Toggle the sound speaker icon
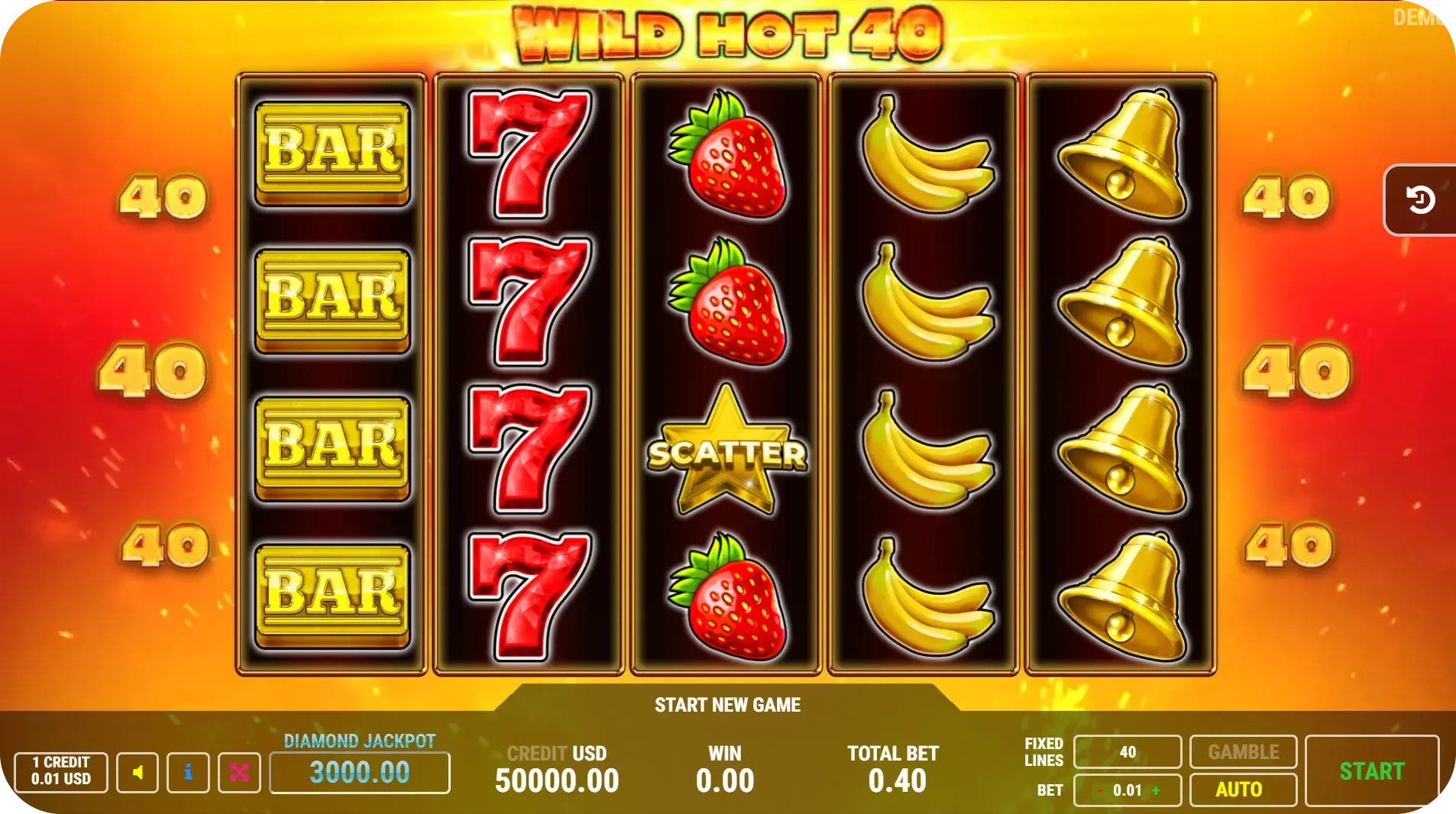 (x=138, y=772)
